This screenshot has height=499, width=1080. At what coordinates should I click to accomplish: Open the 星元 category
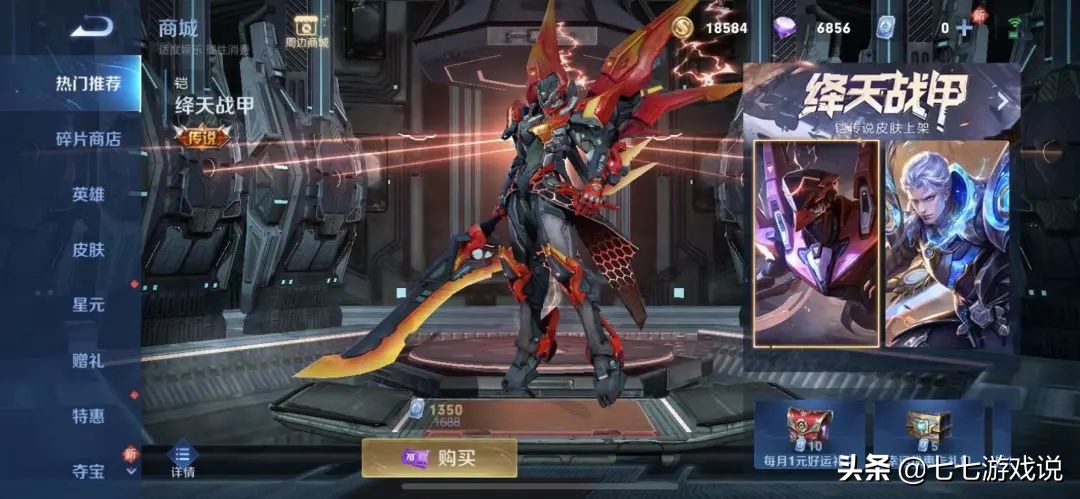88,304
